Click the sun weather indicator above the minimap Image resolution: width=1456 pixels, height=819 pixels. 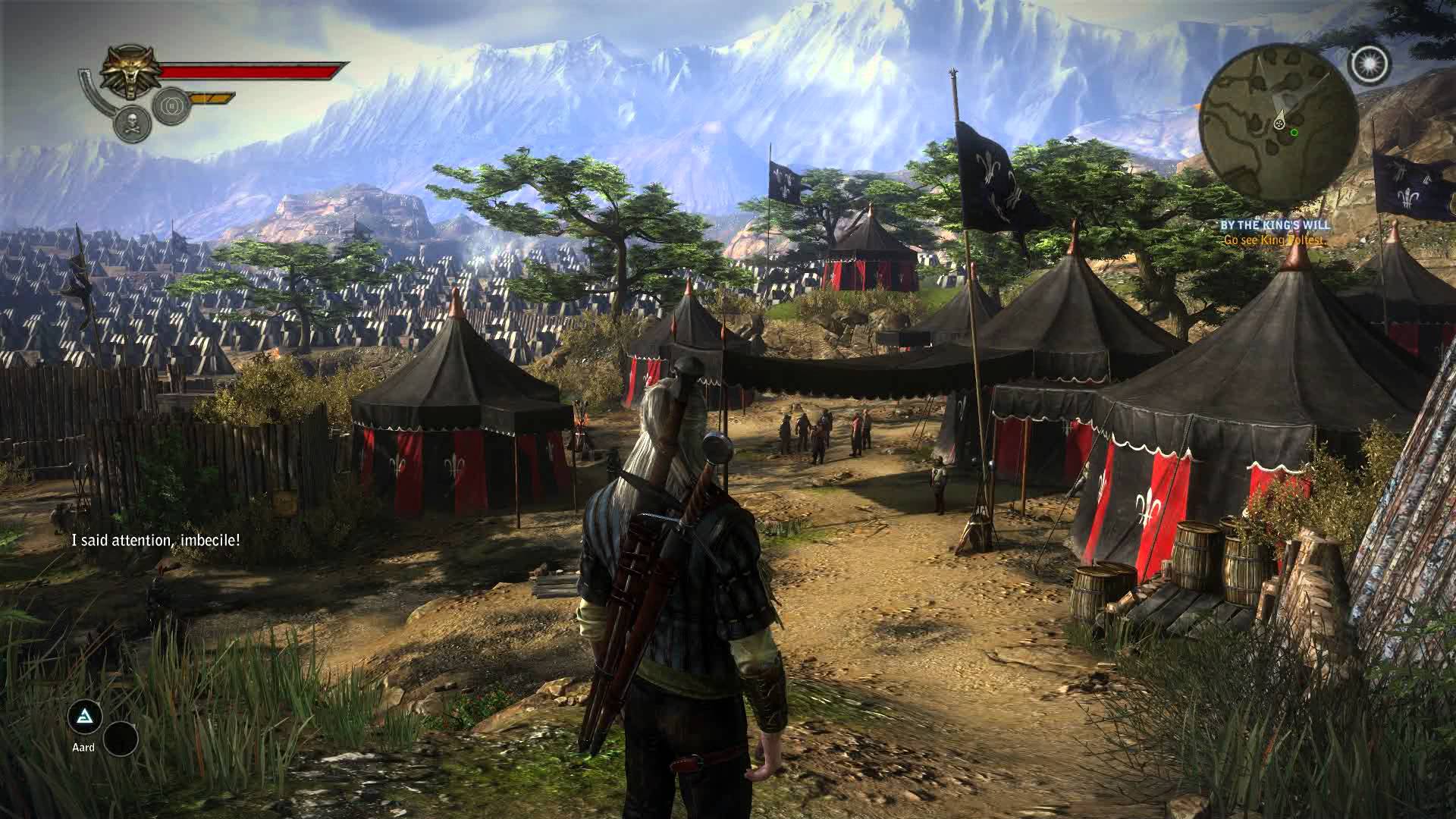tap(1369, 63)
